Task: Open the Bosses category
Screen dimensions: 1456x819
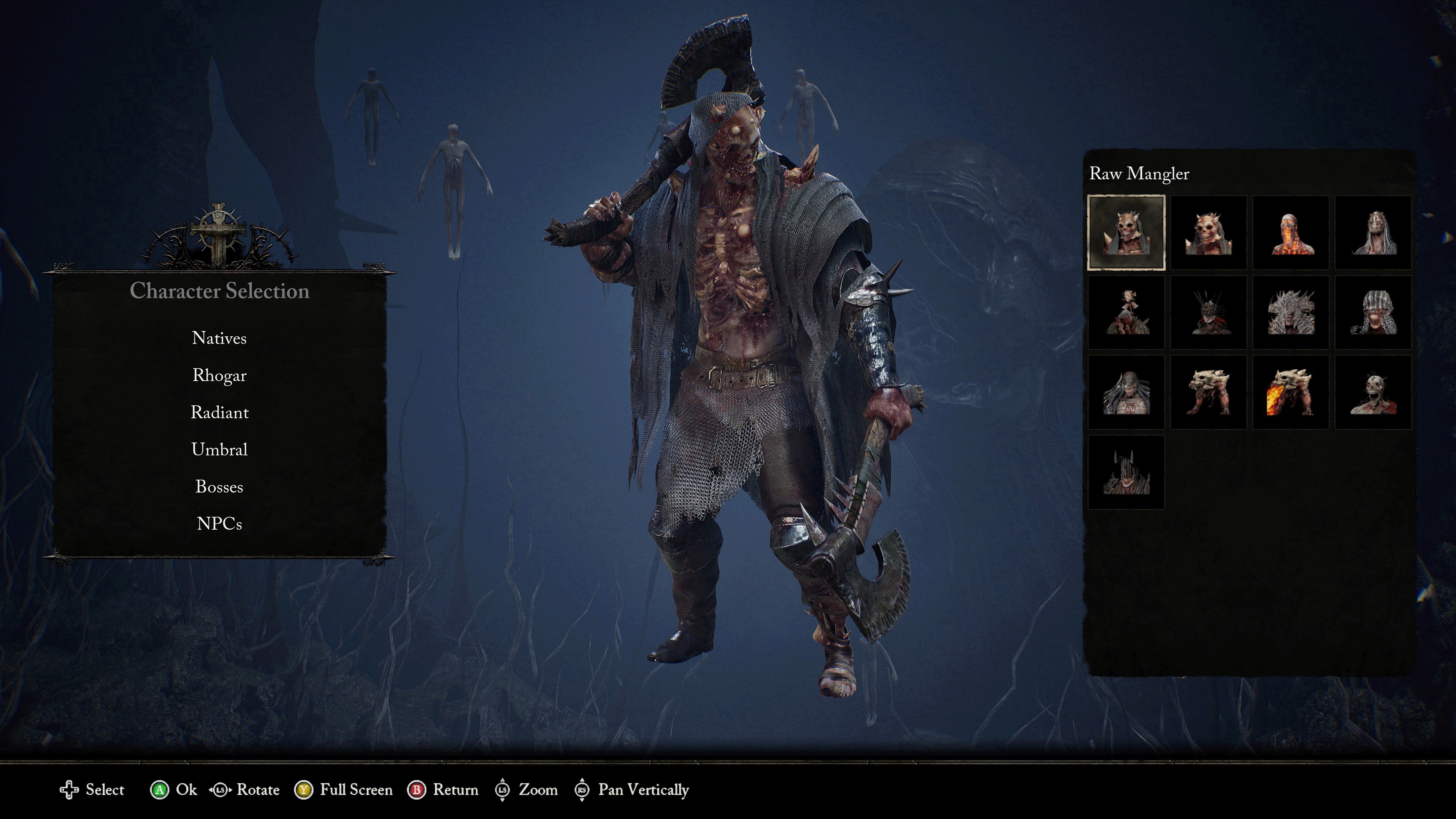Action: coord(219,486)
